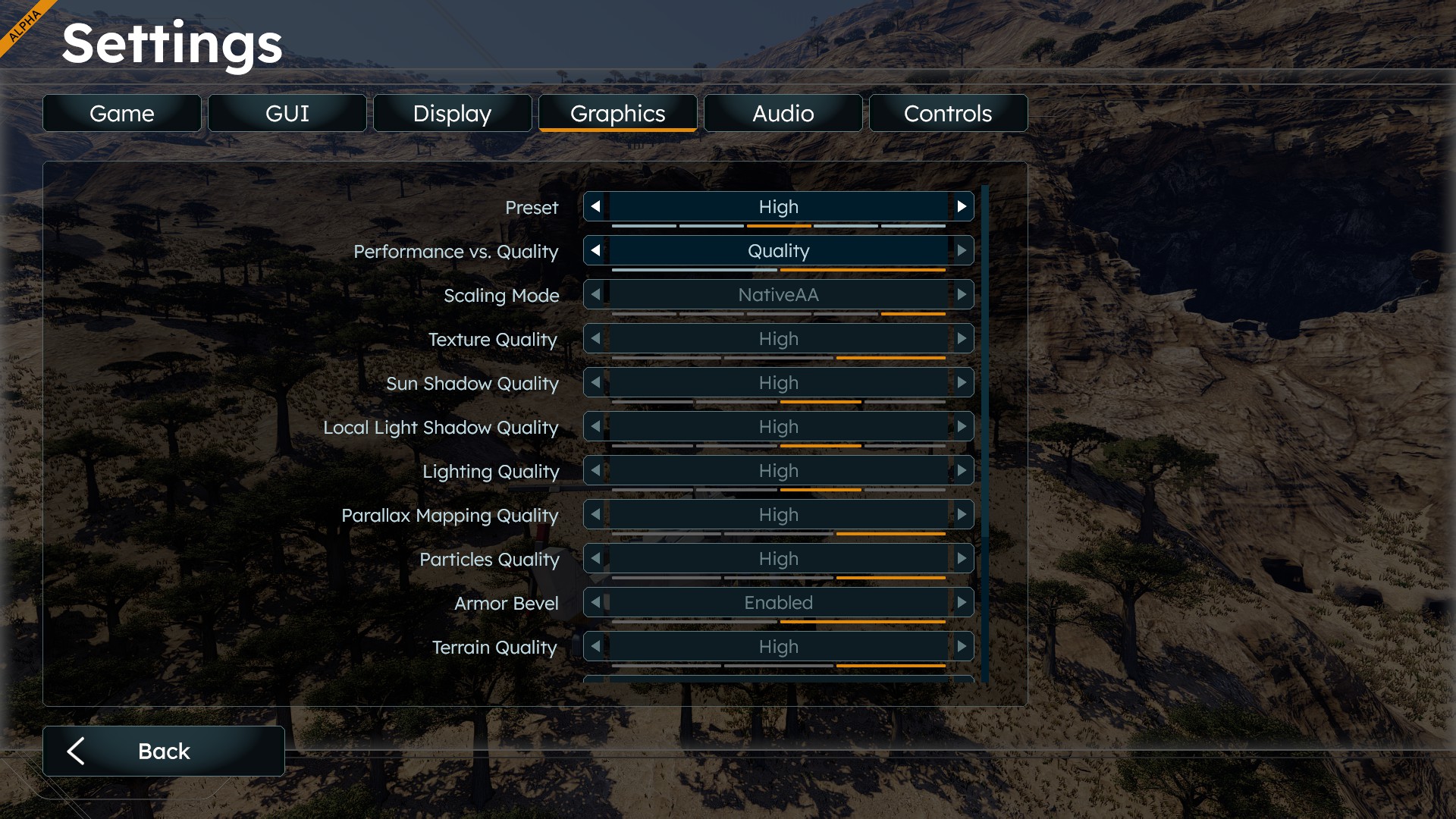The width and height of the screenshot is (1456, 819).
Task: Raise the Preset with its right arrow
Action: click(x=962, y=206)
